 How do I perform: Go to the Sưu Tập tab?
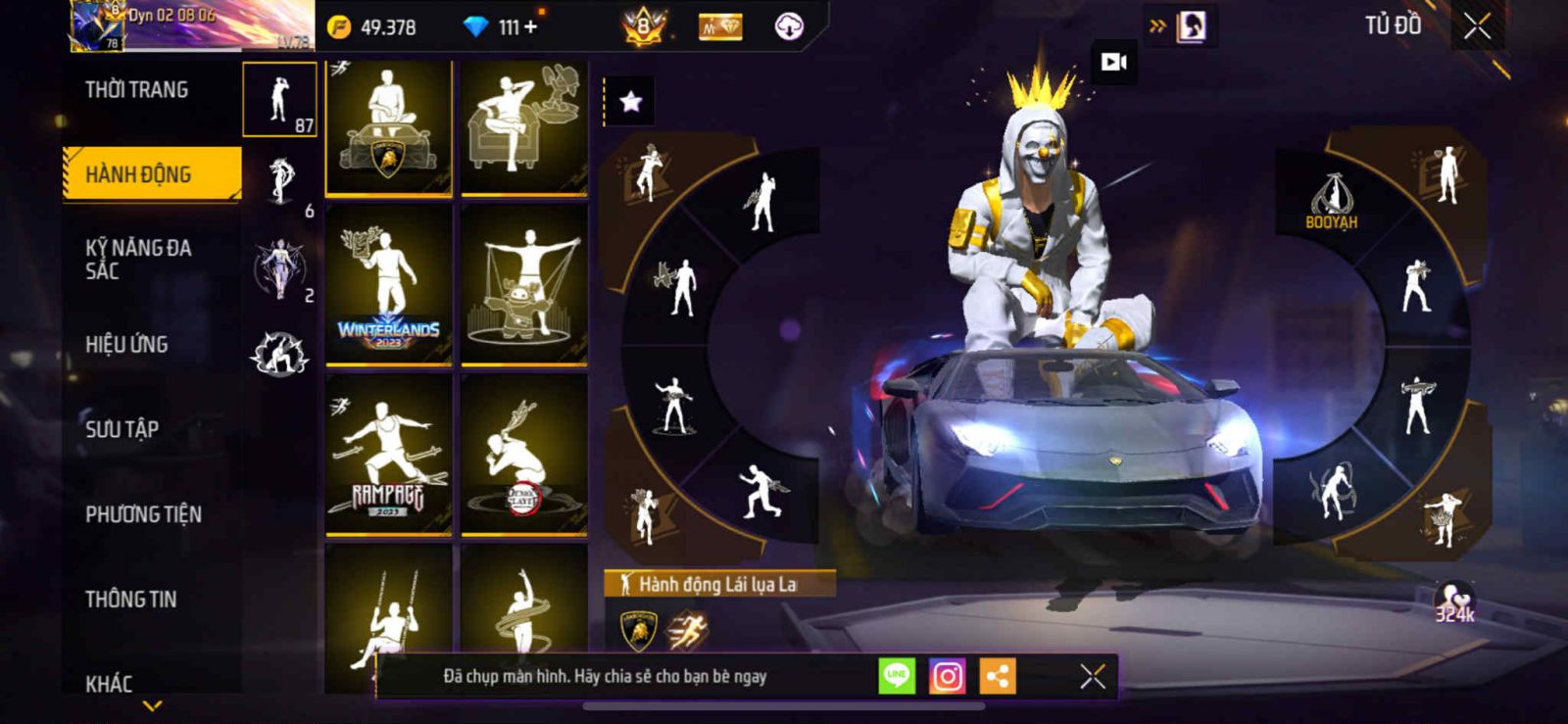(x=122, y=428)
